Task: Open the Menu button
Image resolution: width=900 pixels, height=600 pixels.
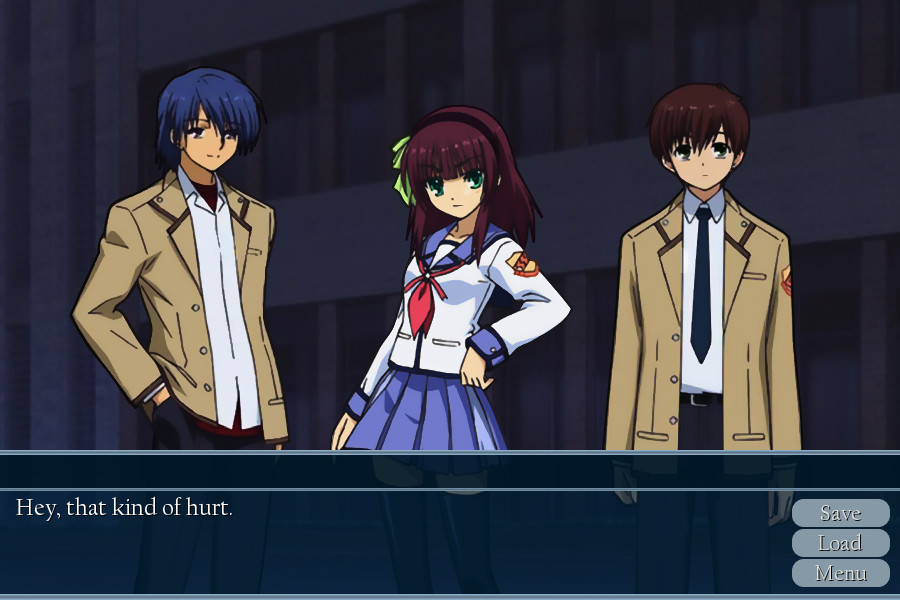Action: (840, 573)
